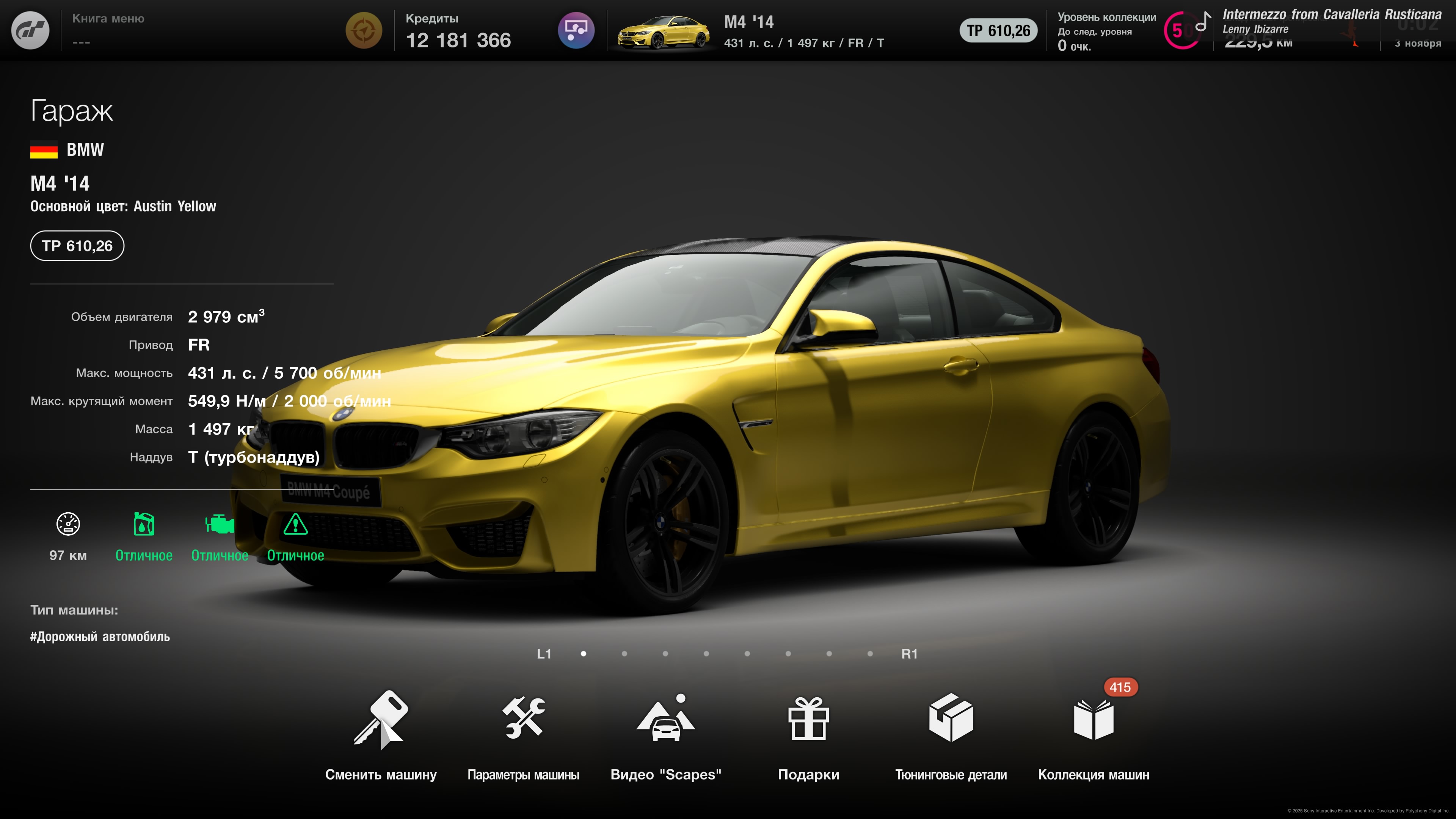1456x819 pixels.
Task: Click the green engine condition icon
Action: [219, 524]
